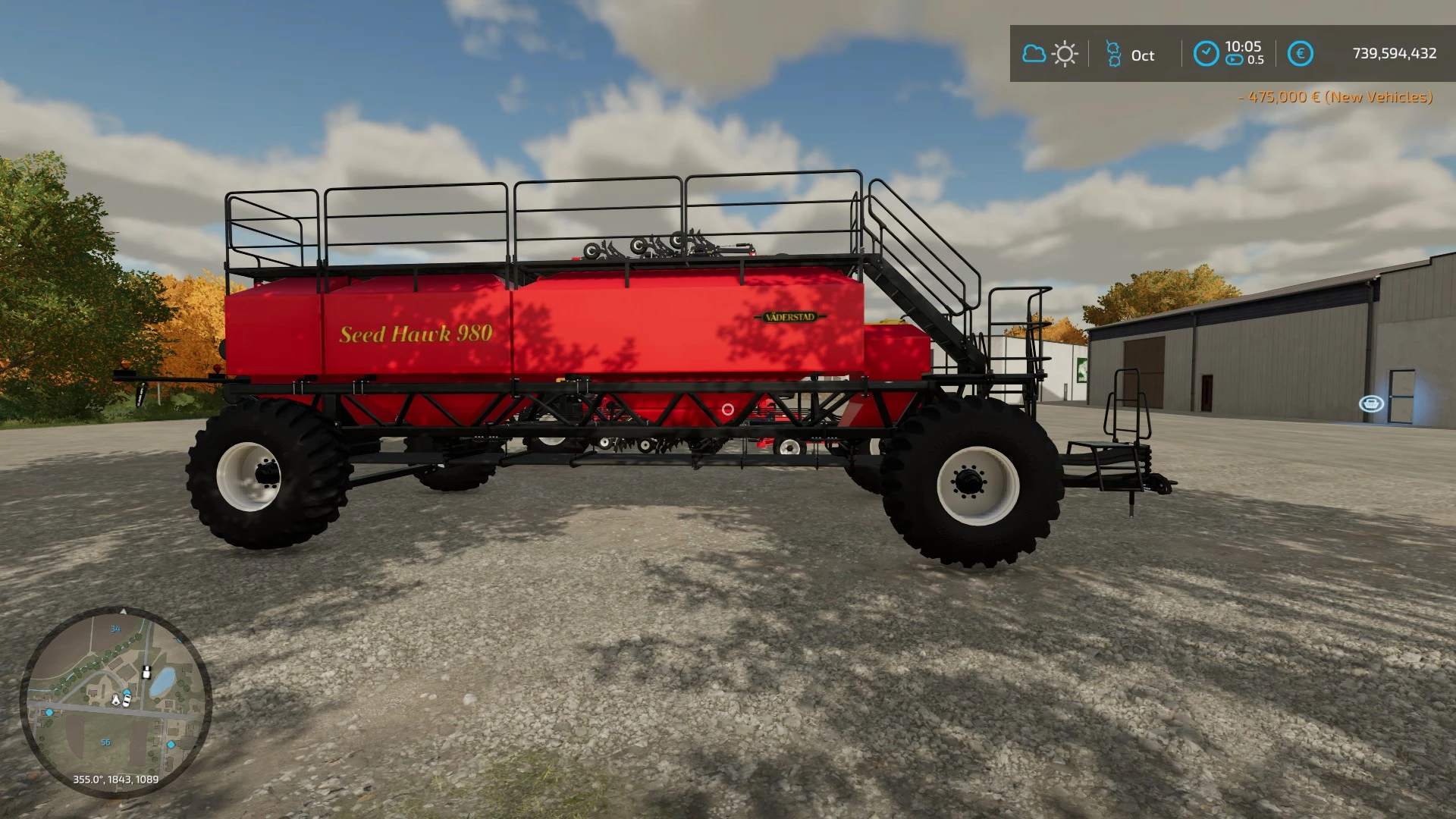Viewport: 1456px width, 819px height.
Task: Select the season icon beside Oct
Action: click(x=1113, y=54)
